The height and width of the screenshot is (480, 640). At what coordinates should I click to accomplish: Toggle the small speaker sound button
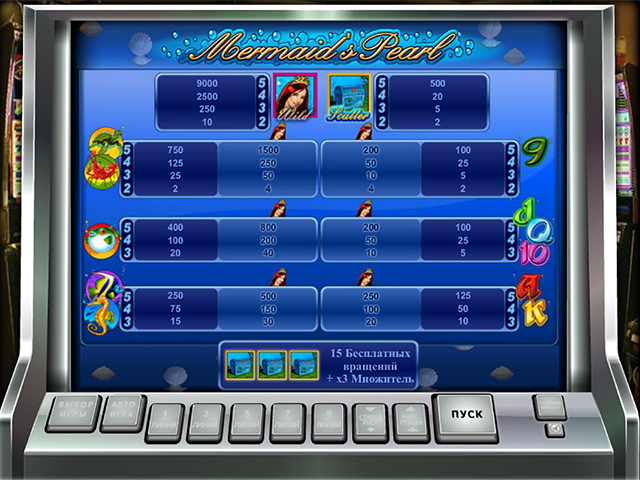tap(555, 430)
